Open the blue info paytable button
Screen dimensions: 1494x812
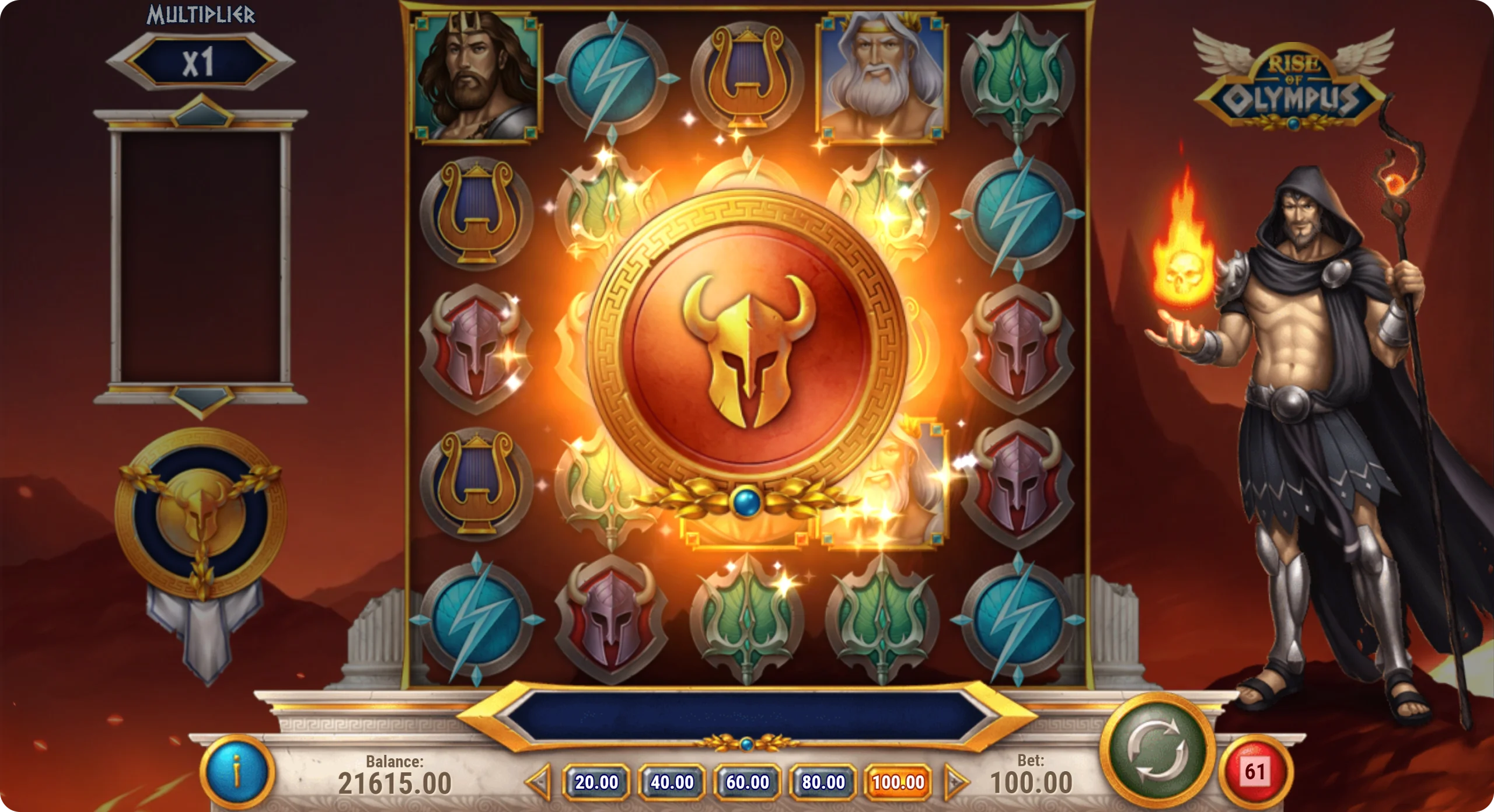click(237, 772)
